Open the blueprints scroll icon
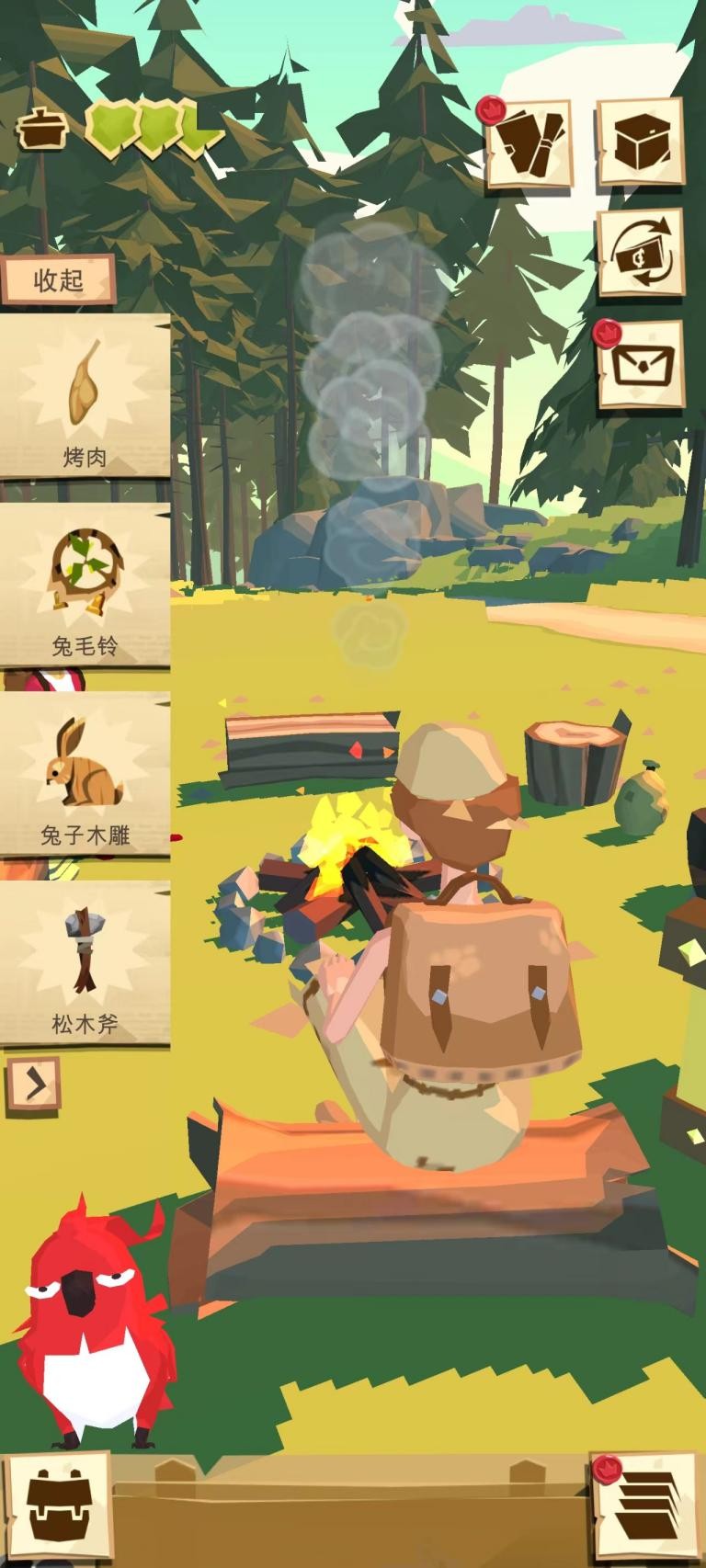Viewport: 706px width, 1568px height. pyautogui.click(x=529, y=144)
